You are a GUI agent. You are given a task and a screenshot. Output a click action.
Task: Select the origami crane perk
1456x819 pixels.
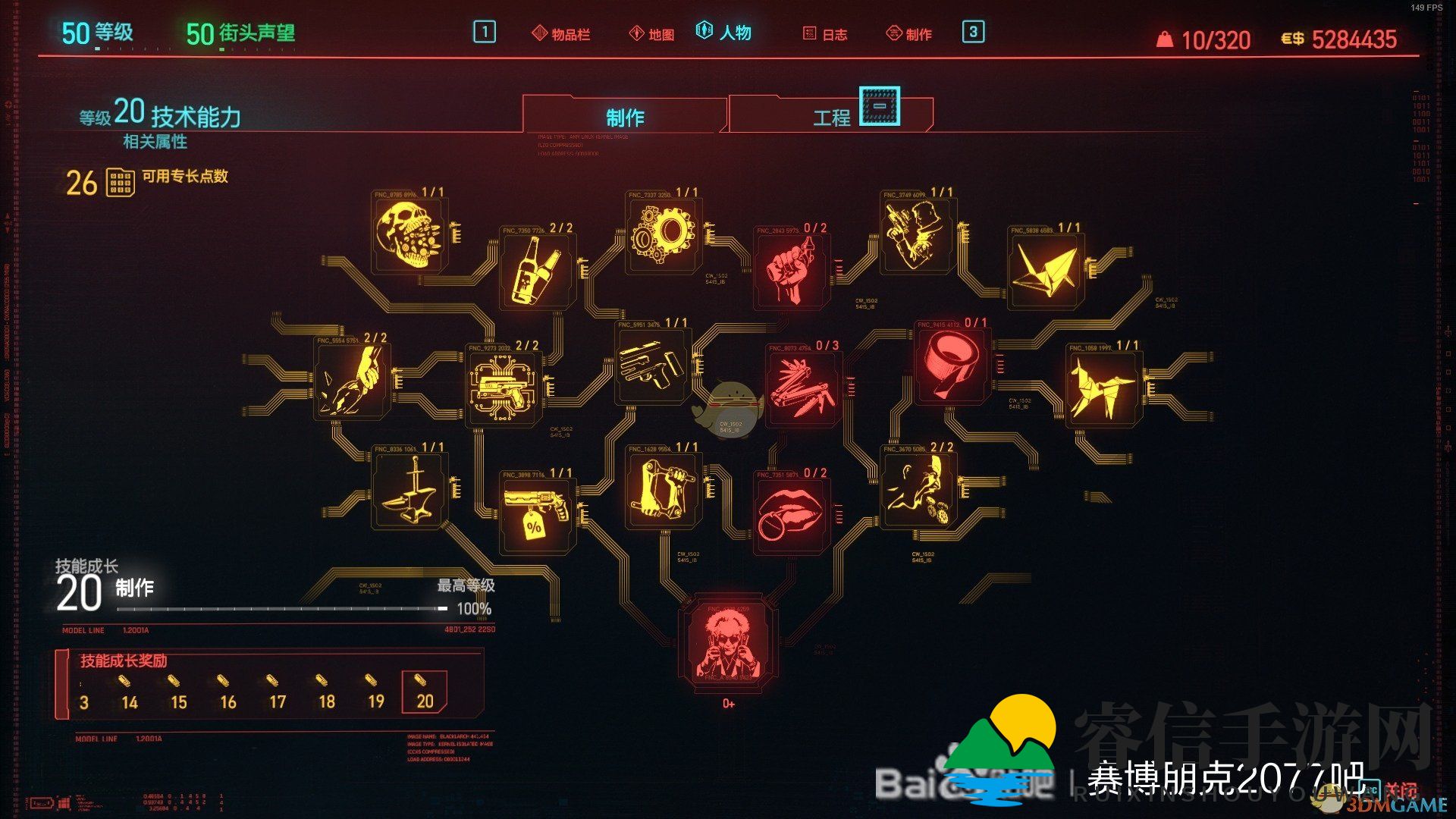click(1046, 268)
